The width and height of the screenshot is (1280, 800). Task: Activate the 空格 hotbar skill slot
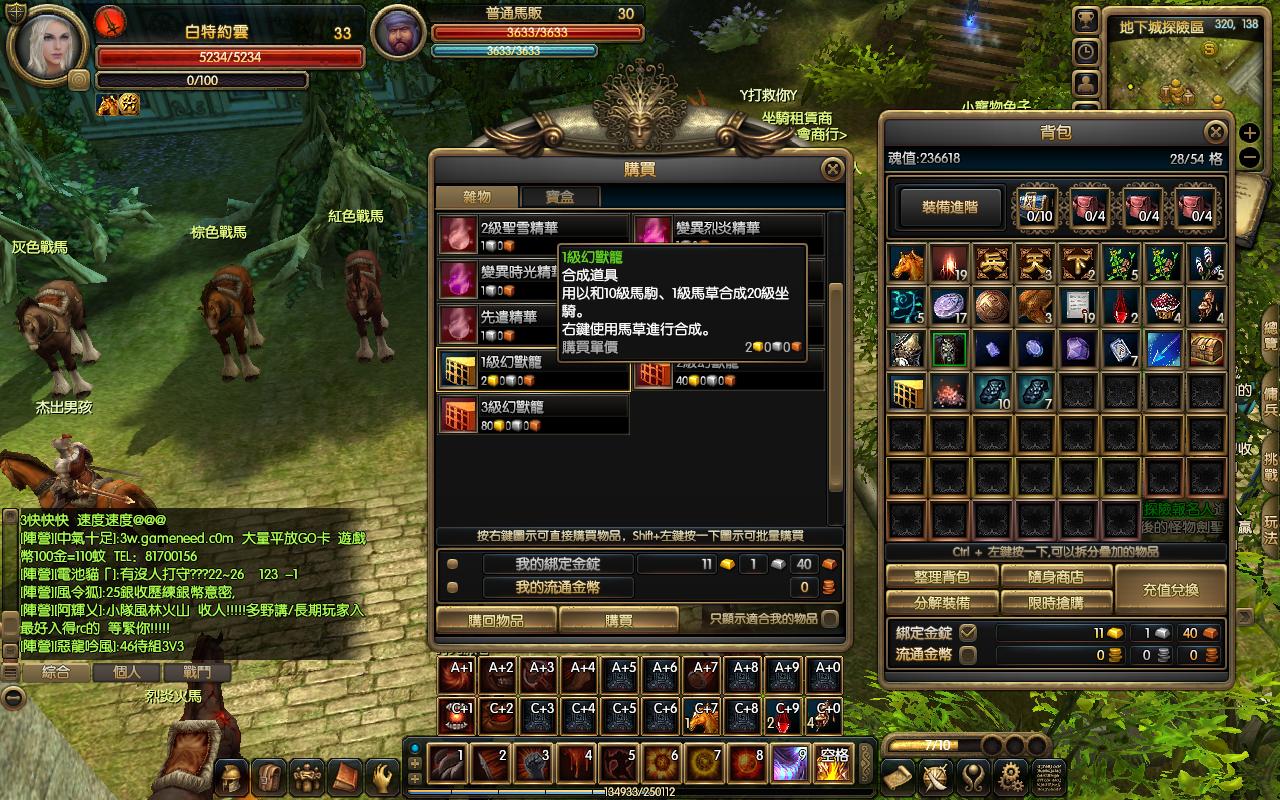click(833, 764)
